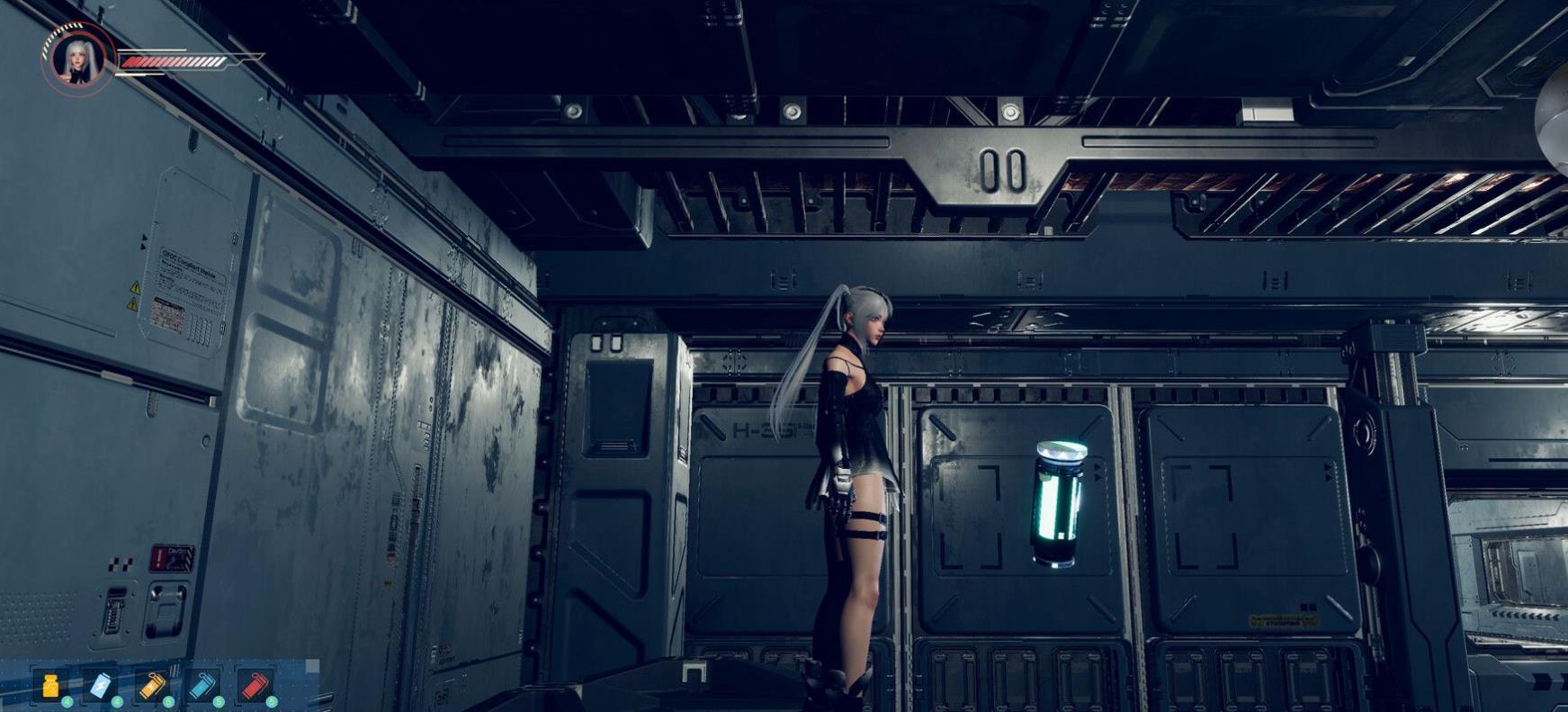Screen dimensions: 1568x712
Task: Use the white lightning battery item
Action: coord(101,686)
